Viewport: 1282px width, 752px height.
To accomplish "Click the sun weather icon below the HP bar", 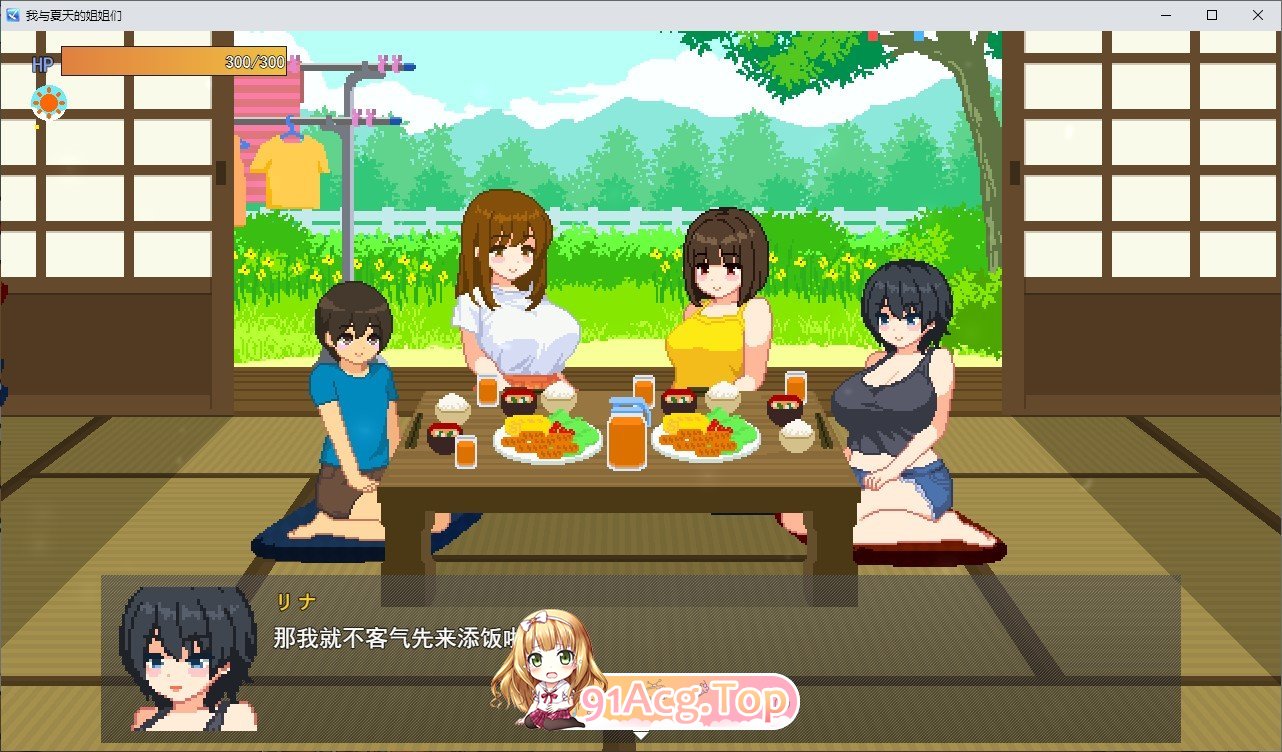I will point(48,101).
